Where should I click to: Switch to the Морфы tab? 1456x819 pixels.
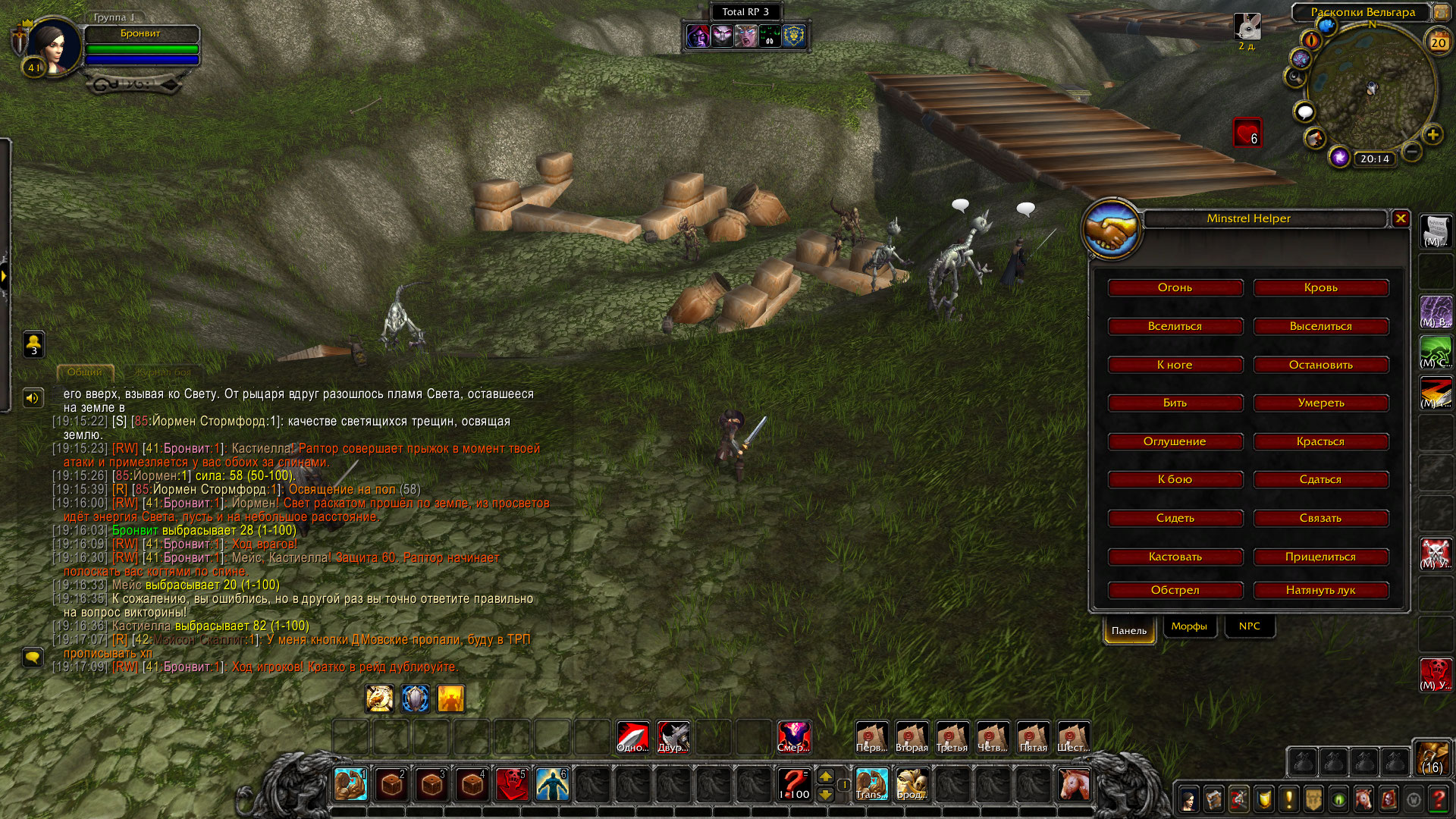pos(1188,626)
